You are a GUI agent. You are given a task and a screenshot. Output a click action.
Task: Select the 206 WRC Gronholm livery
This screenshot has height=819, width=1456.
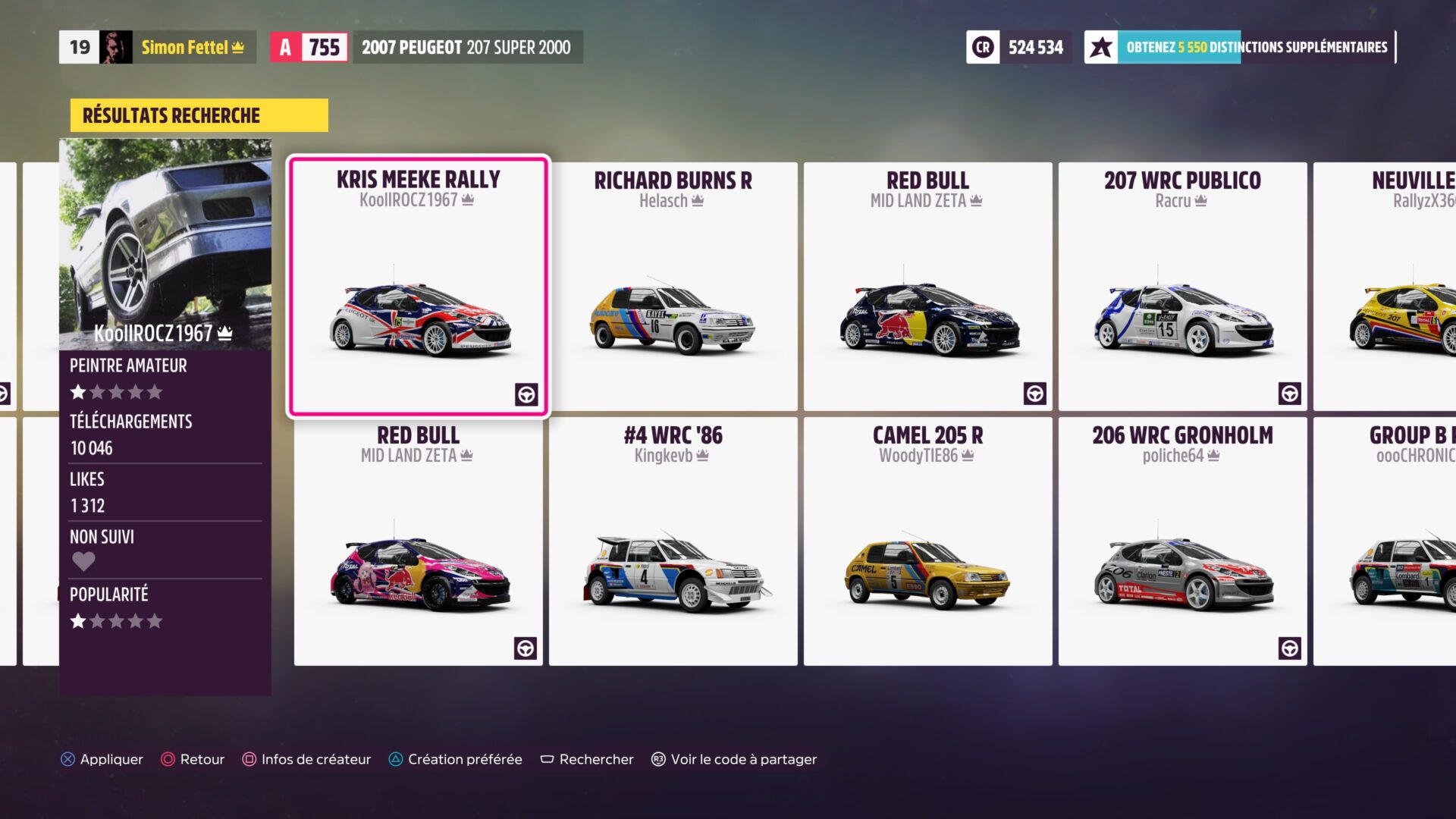pyautogui.click(x=1182, y=541)
